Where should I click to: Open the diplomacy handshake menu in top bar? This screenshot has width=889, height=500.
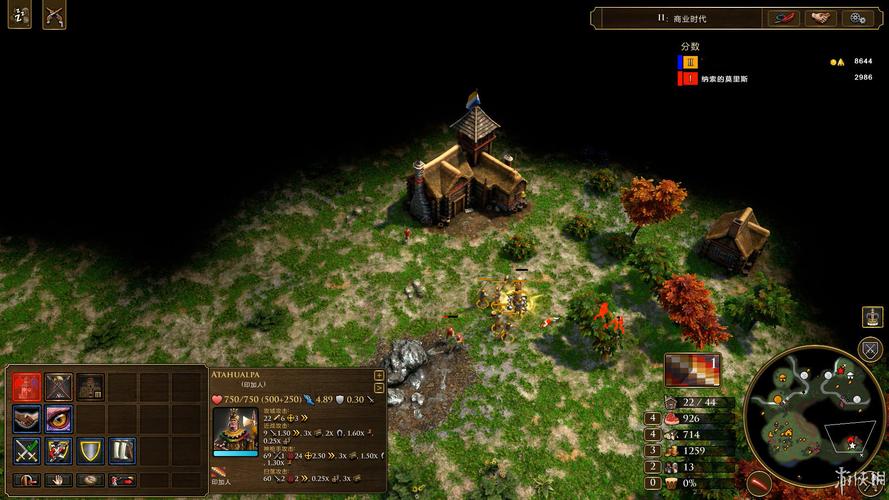pyautogui.click(x=821, y=18)
